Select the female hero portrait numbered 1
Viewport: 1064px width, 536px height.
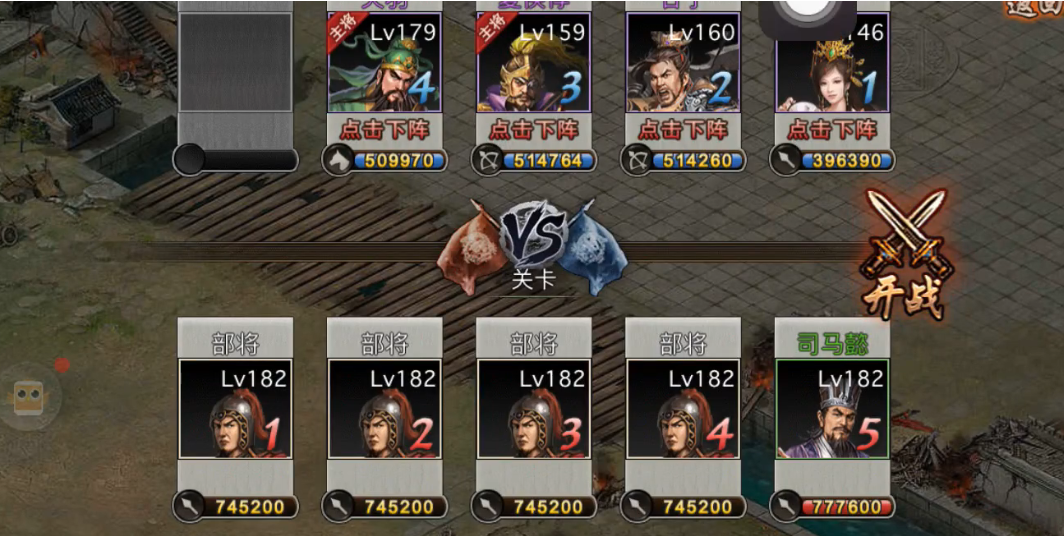(x=832, y=62)
